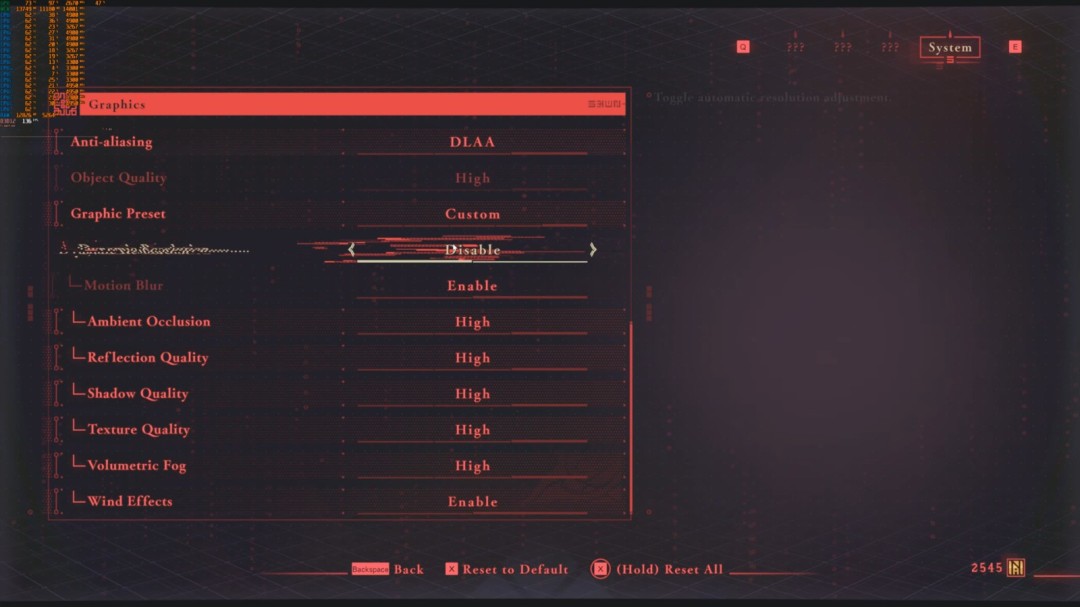1080x607 pixels.
Task: Toggle the Wind Effects option
Action: click(x=472, y=502)
